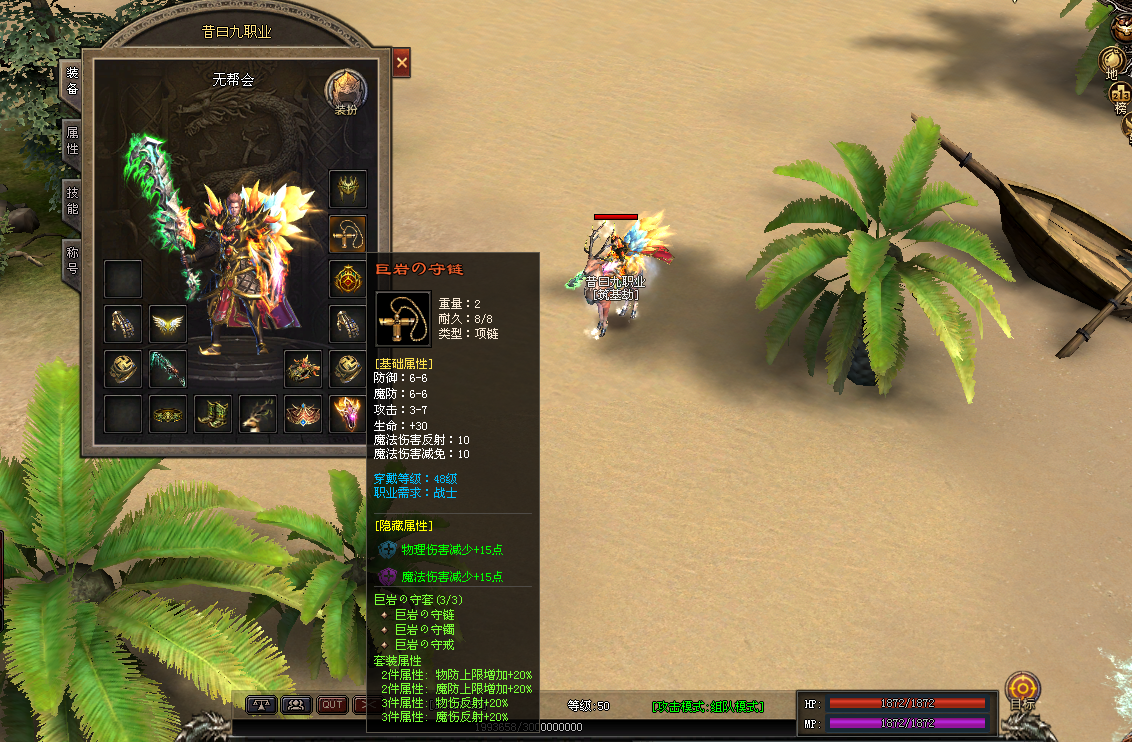The width and height of the screenshot is (1132, 742).
Task: Open the group members icon button
Action: tap(296, 705)
